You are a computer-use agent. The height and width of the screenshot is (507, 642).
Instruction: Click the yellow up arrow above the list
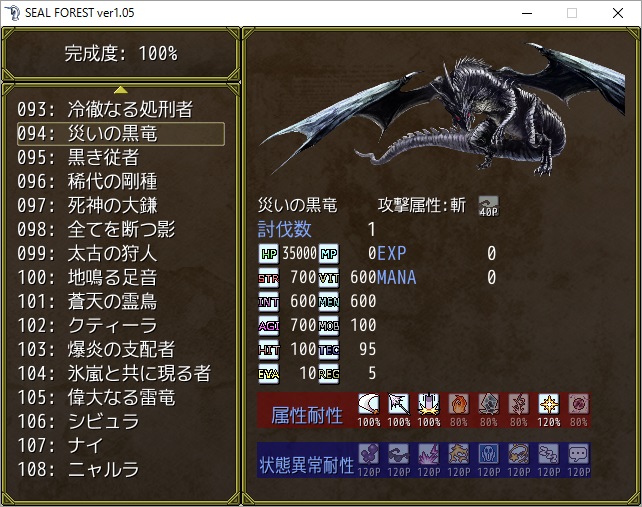point(120,90)
